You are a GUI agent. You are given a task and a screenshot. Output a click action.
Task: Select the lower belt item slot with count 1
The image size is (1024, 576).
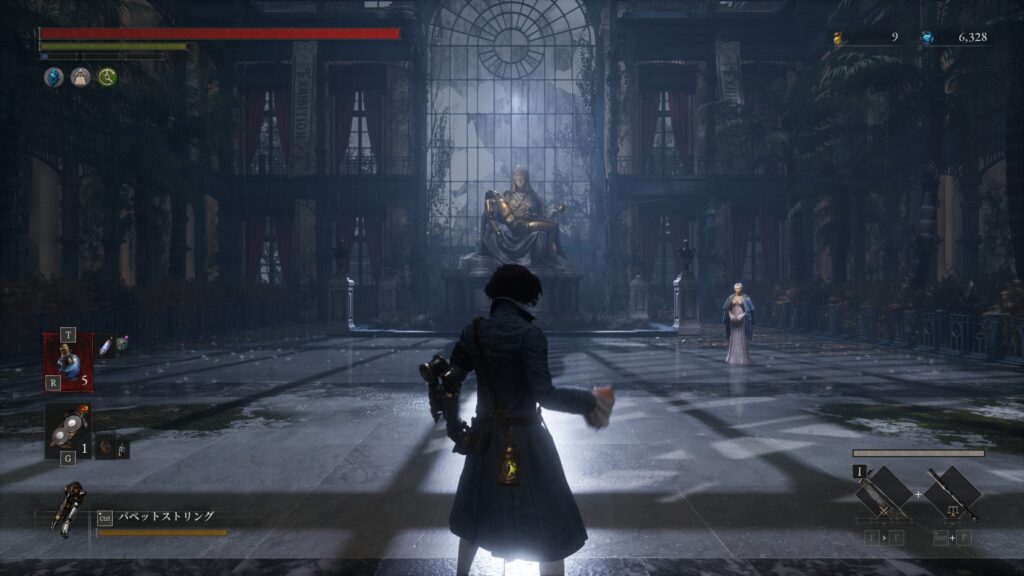point(68,430)
